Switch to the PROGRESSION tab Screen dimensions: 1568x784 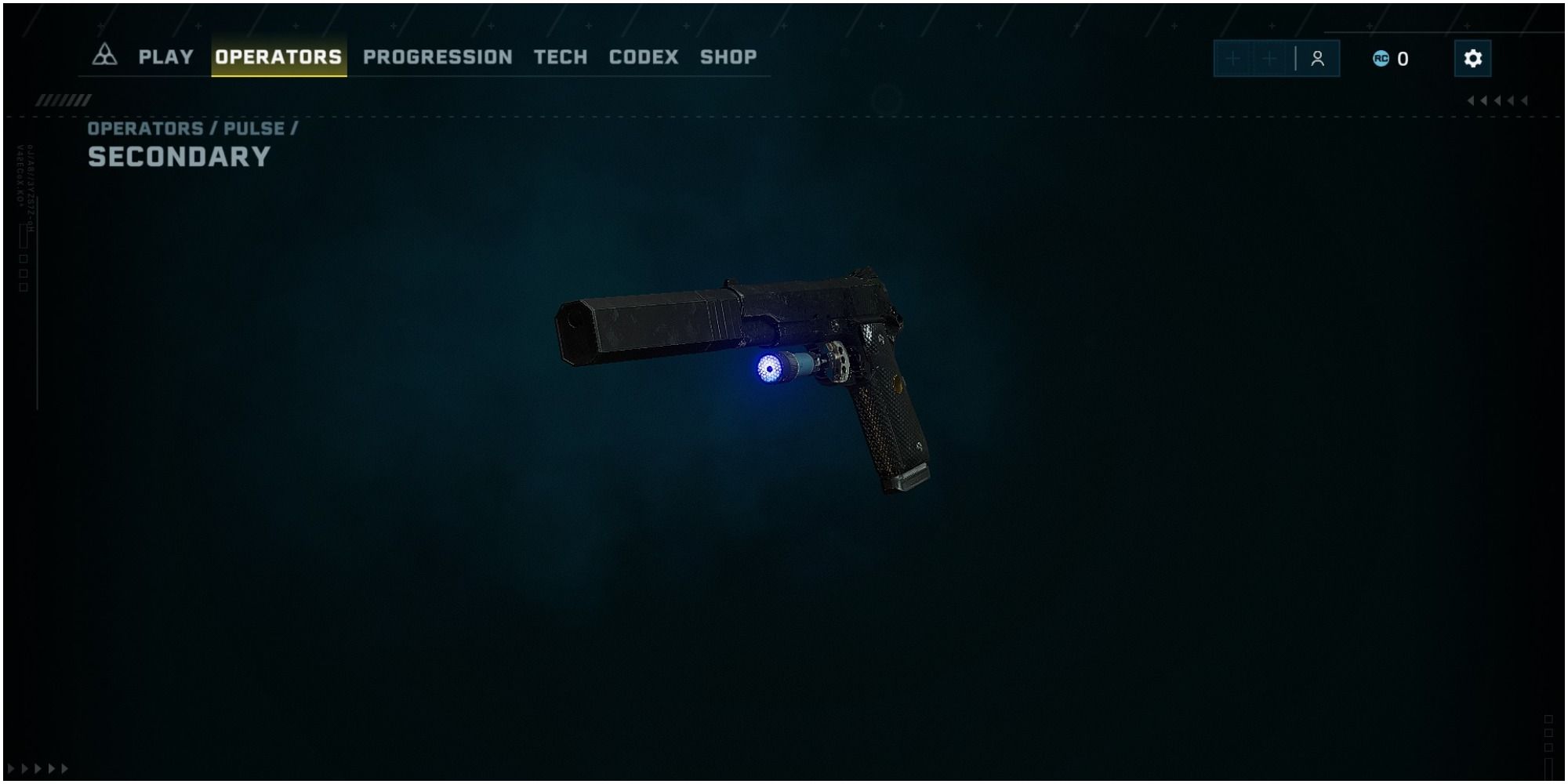pyautogui.click(x=437, y=56)
